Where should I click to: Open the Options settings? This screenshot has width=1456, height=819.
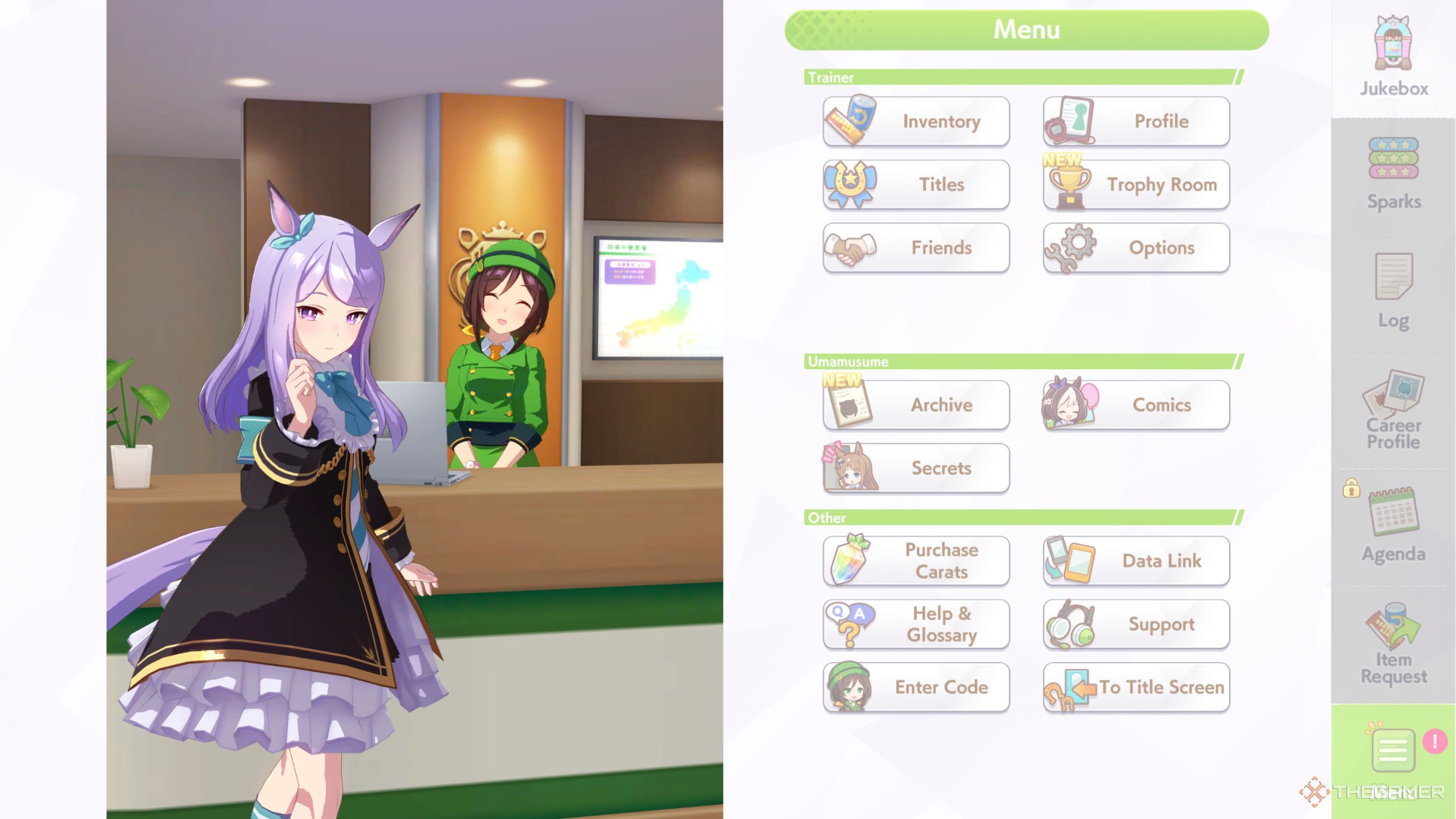1136,247
